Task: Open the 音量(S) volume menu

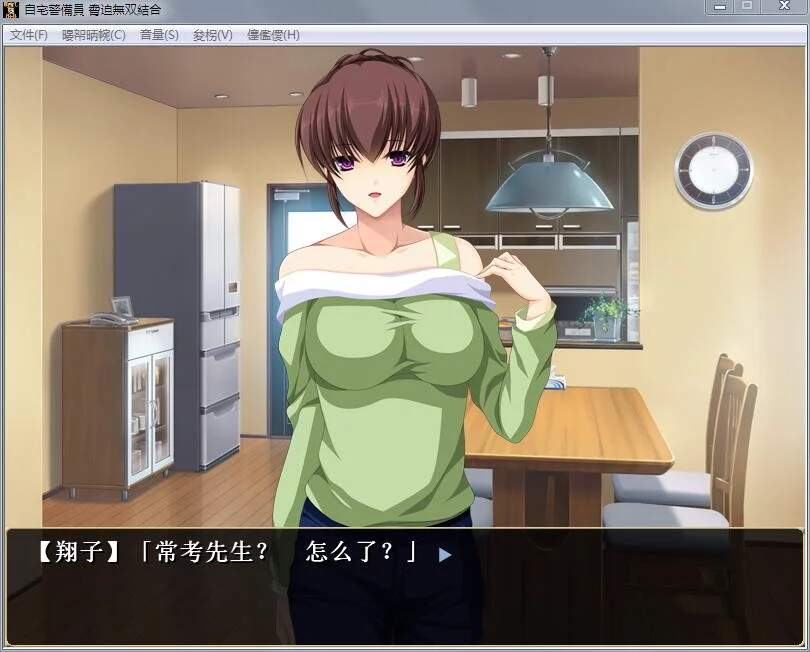Action: tap(159, 35)
